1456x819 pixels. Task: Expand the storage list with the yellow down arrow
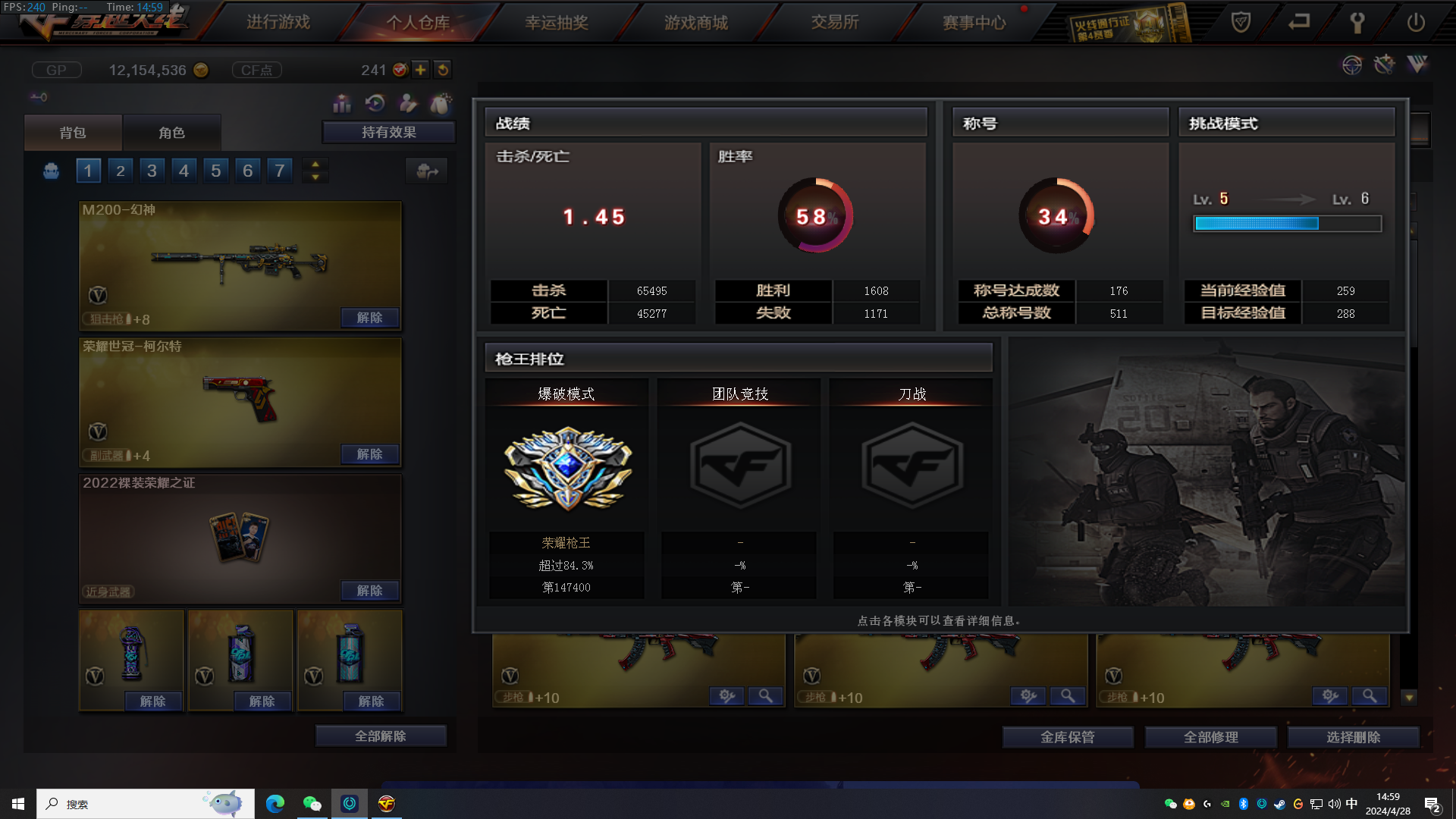tap(1408, 697)
